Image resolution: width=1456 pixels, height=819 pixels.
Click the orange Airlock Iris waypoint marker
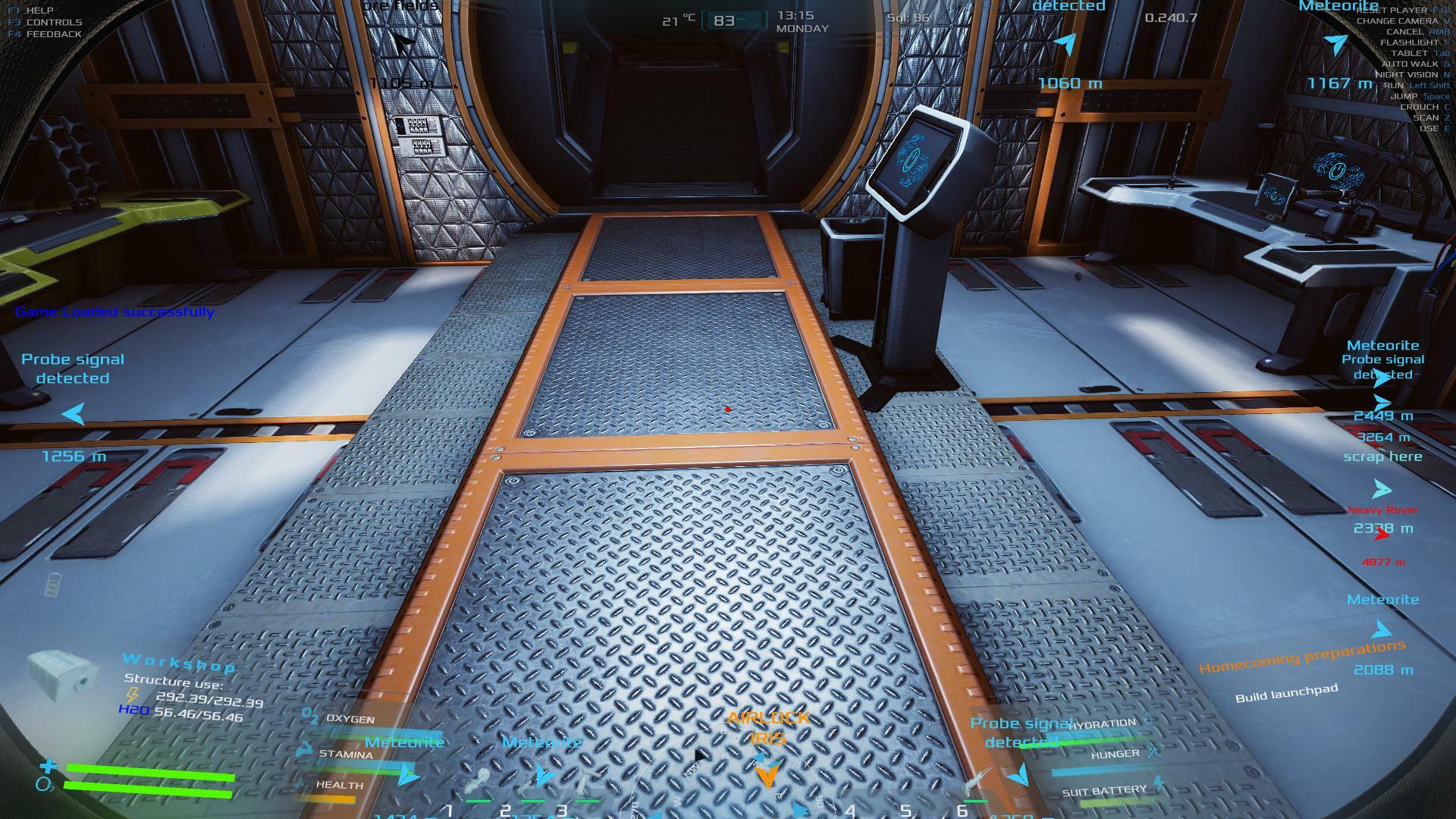pyautogui.click(x=767, y=774)
